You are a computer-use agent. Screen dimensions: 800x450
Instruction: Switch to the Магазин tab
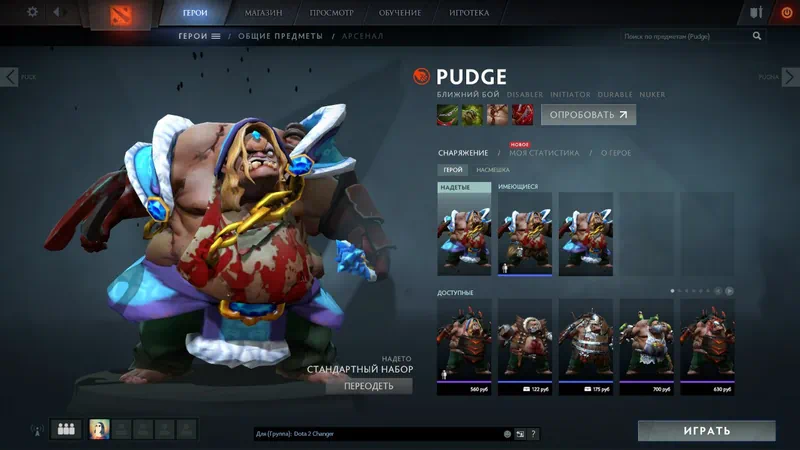(264, 13)
